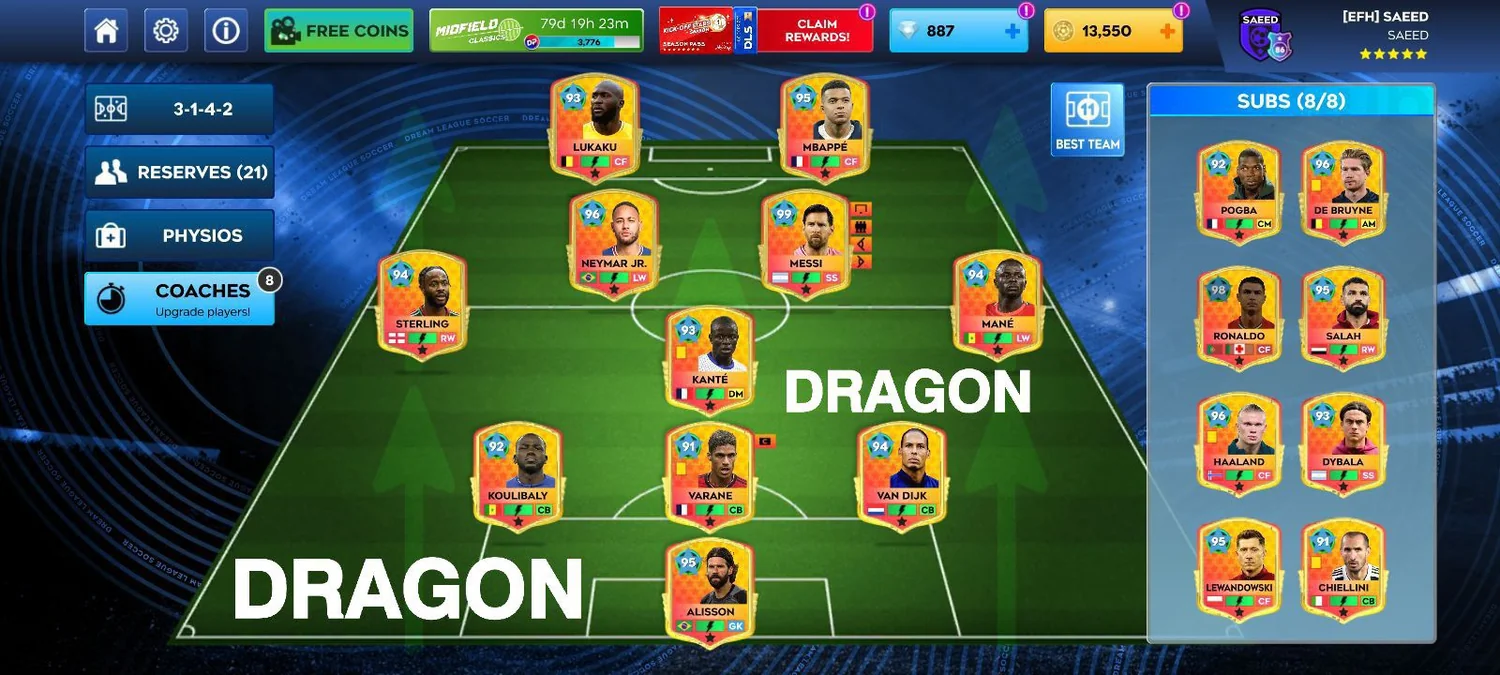Buy more gold coins
This screenshot has width=1500, height=675.
(x=1166, y=31)
